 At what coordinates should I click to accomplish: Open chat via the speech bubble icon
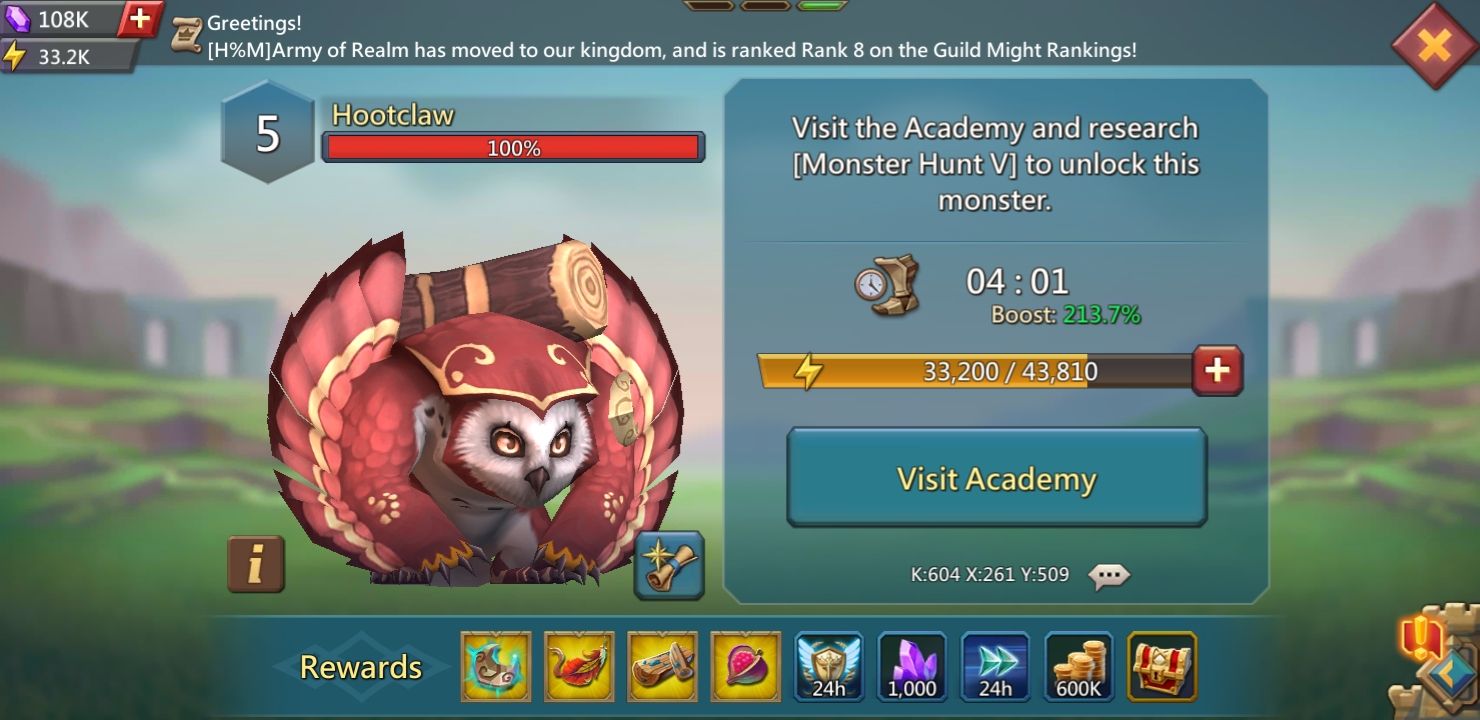click(x=1108, y=575)
